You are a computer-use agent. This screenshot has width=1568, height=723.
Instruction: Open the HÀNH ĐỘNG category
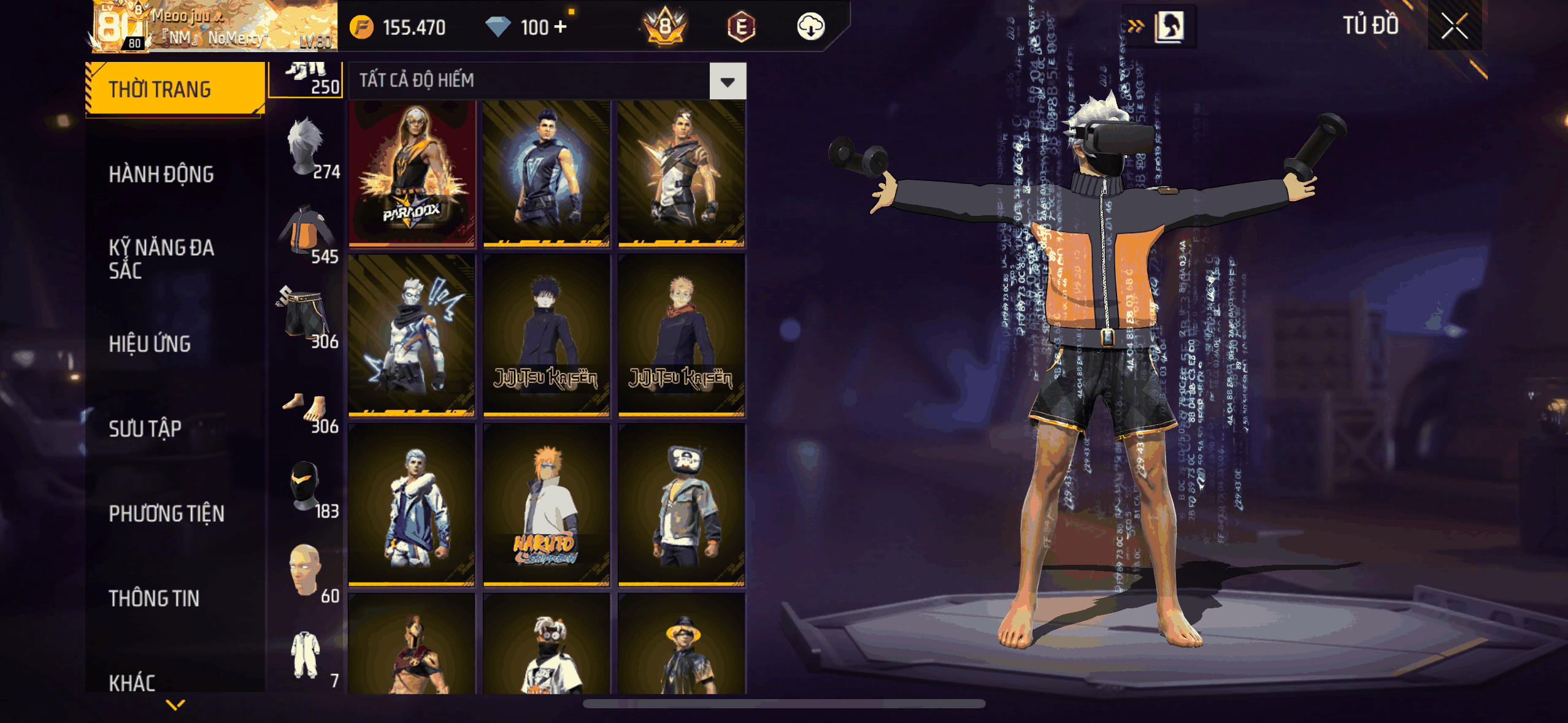[161, 175]
